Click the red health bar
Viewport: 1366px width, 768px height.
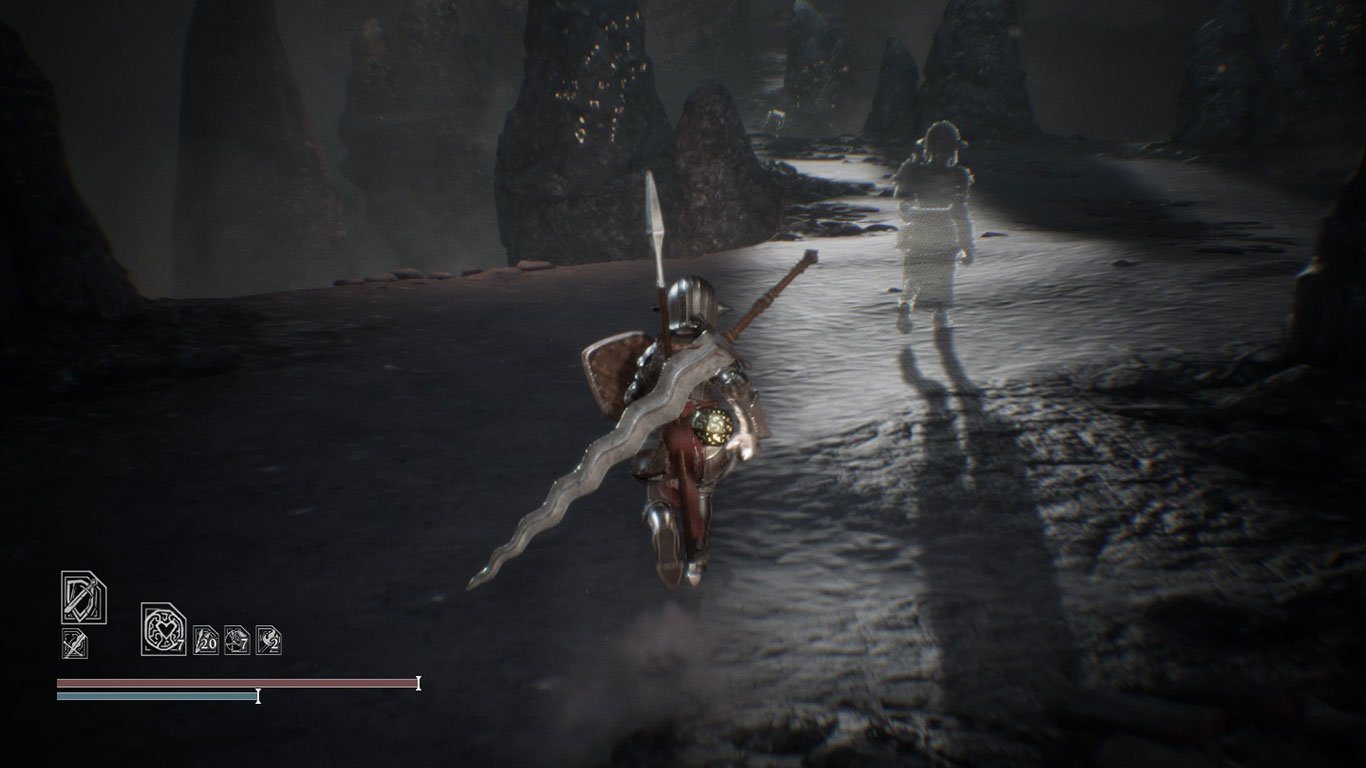pyautogui.click(x=235, y=682)
